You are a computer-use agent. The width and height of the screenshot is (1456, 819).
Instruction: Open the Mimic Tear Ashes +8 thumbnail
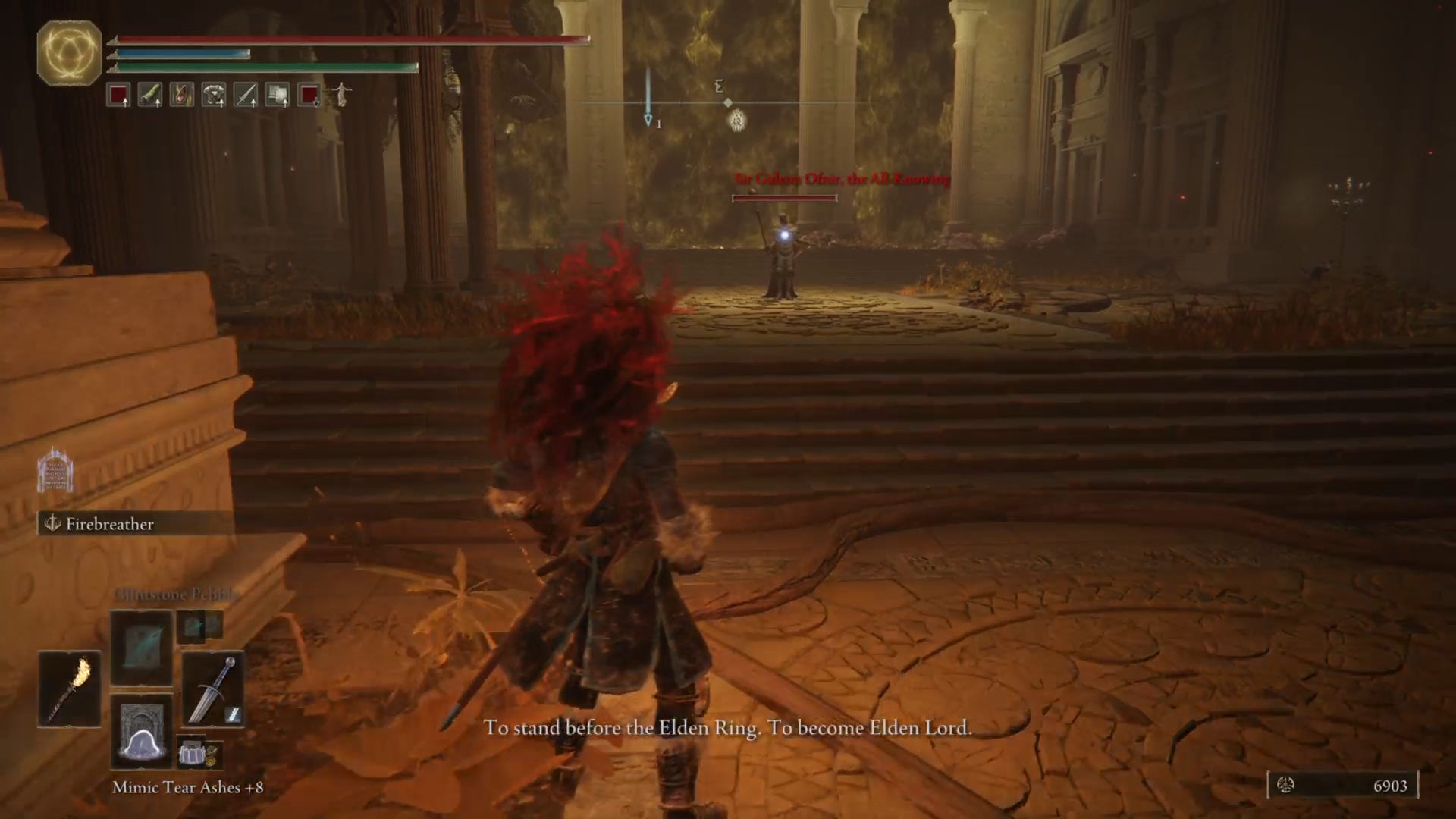pyautogui.click(x=142, y=732)
